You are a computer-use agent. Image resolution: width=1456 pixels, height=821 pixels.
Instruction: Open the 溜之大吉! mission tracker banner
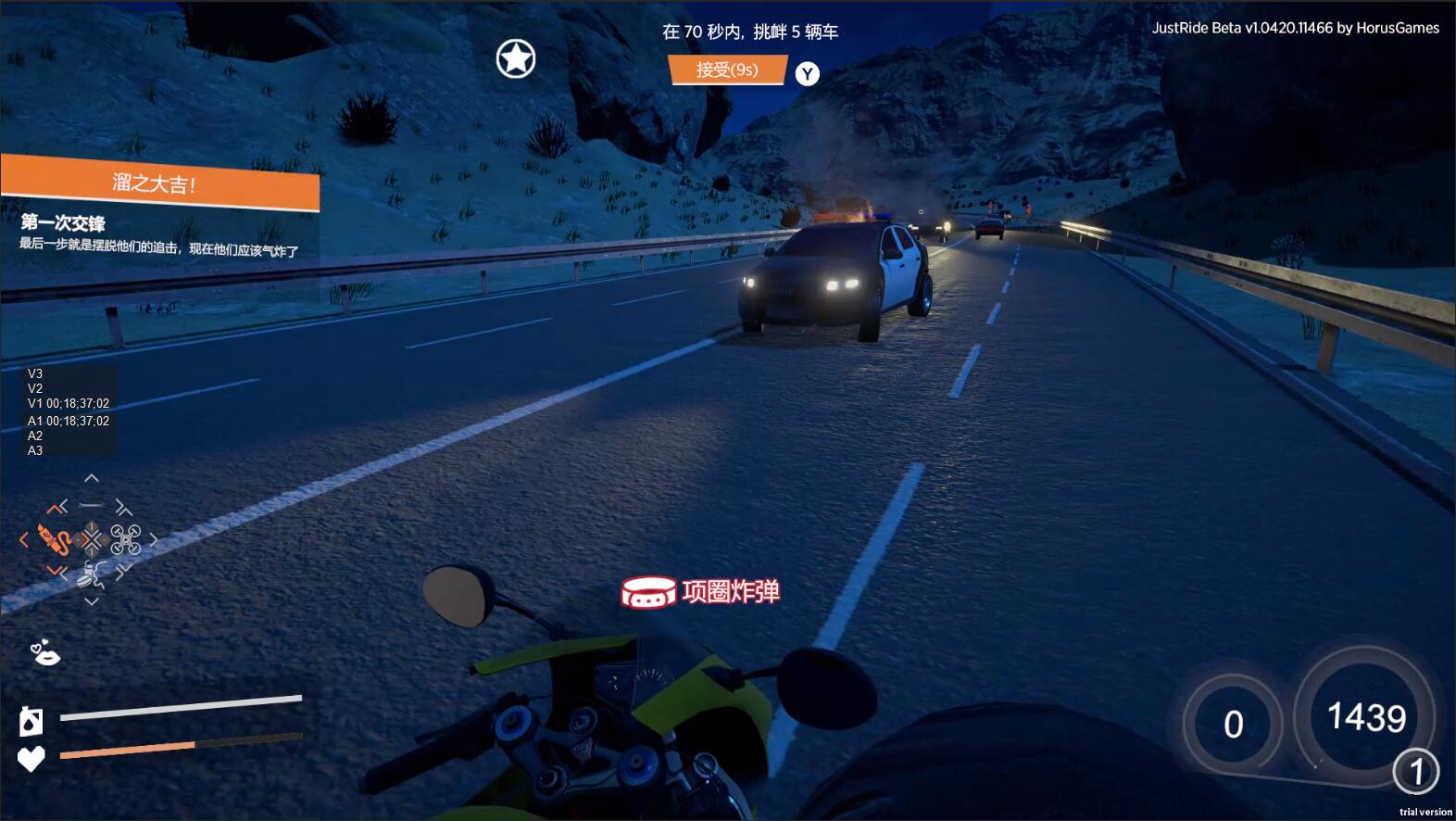tap(160, 183)
